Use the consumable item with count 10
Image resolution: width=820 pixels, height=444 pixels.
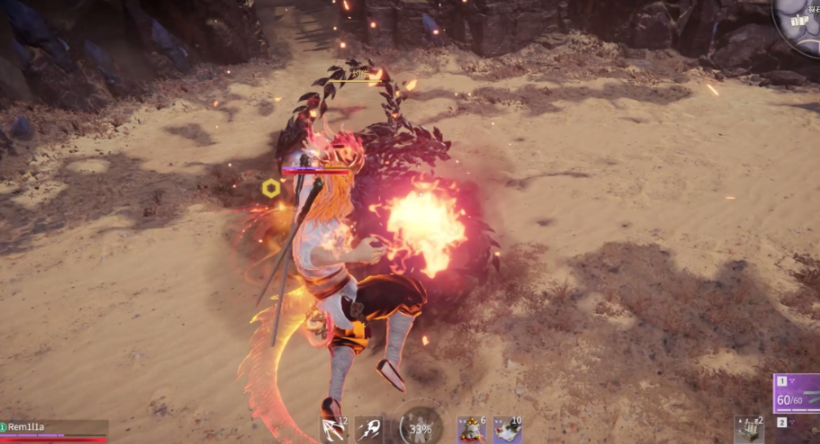click(507, 430)
